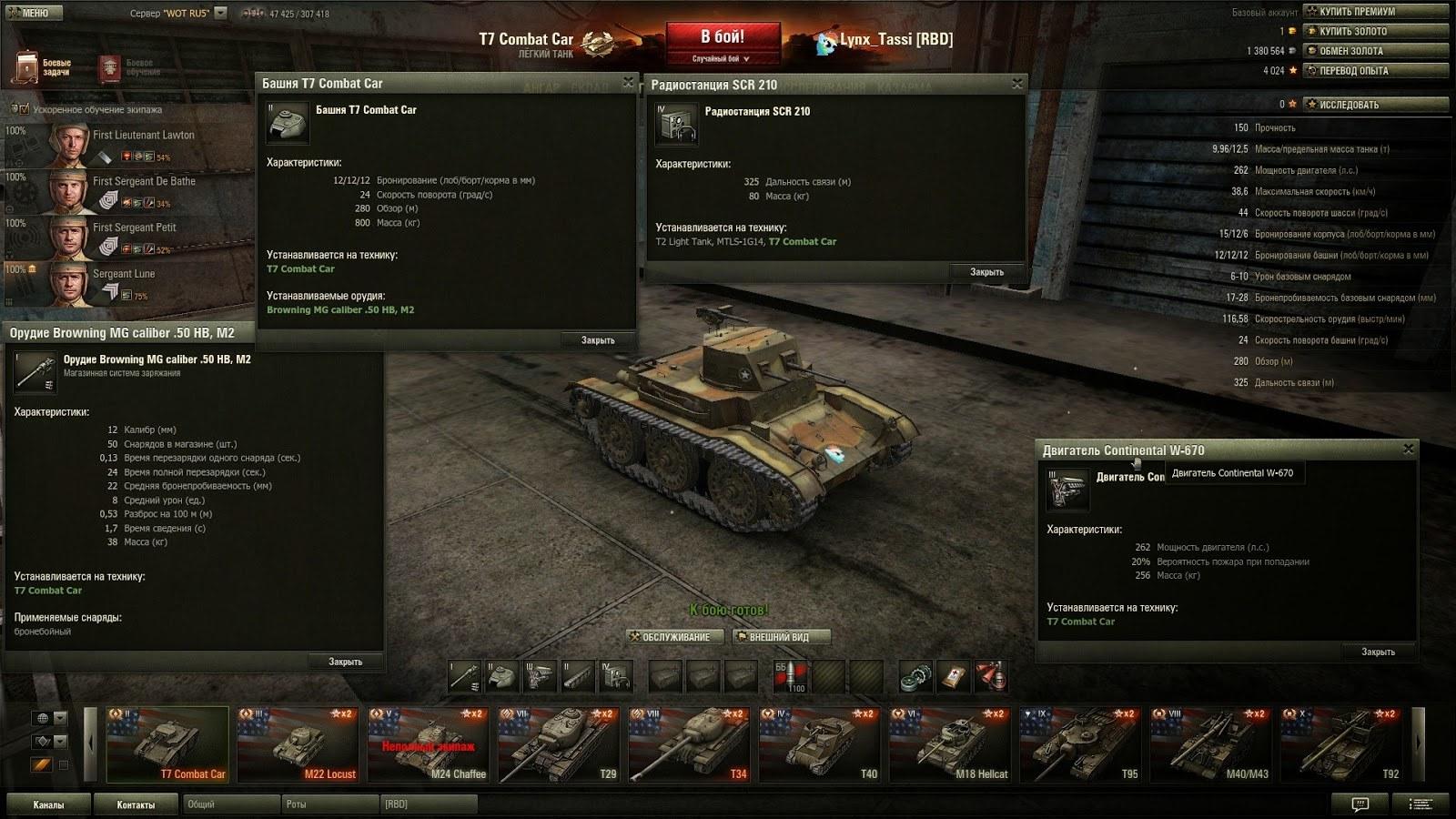Screen dimensions: 1456x819
Task: Start battle with the В бой! button
Action: [x=723, y=38]
